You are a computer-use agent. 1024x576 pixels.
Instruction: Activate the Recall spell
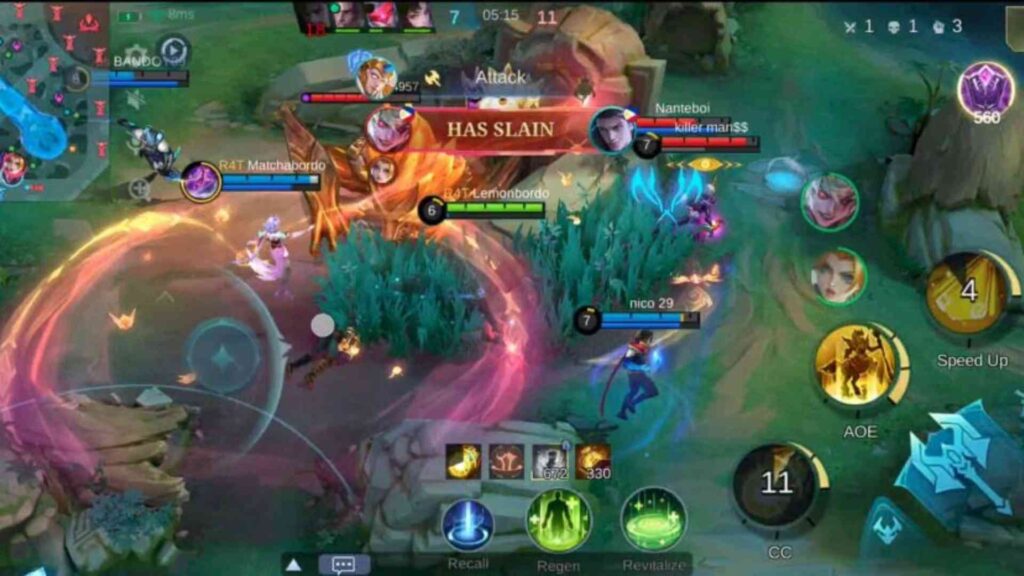468,525
